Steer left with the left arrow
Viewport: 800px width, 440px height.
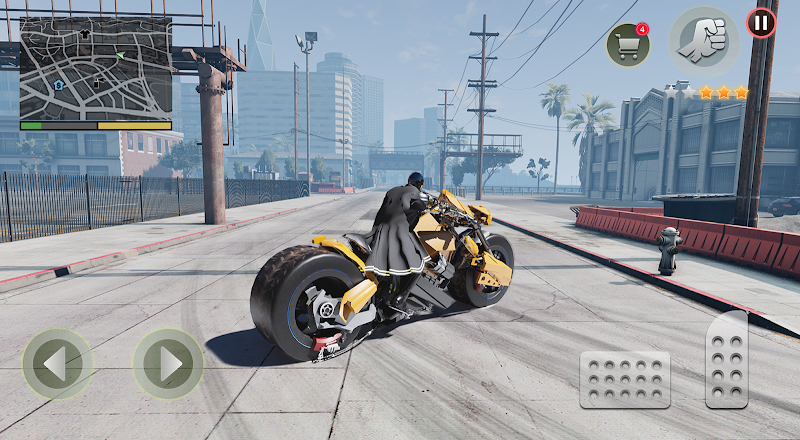[x=58, y=364]
